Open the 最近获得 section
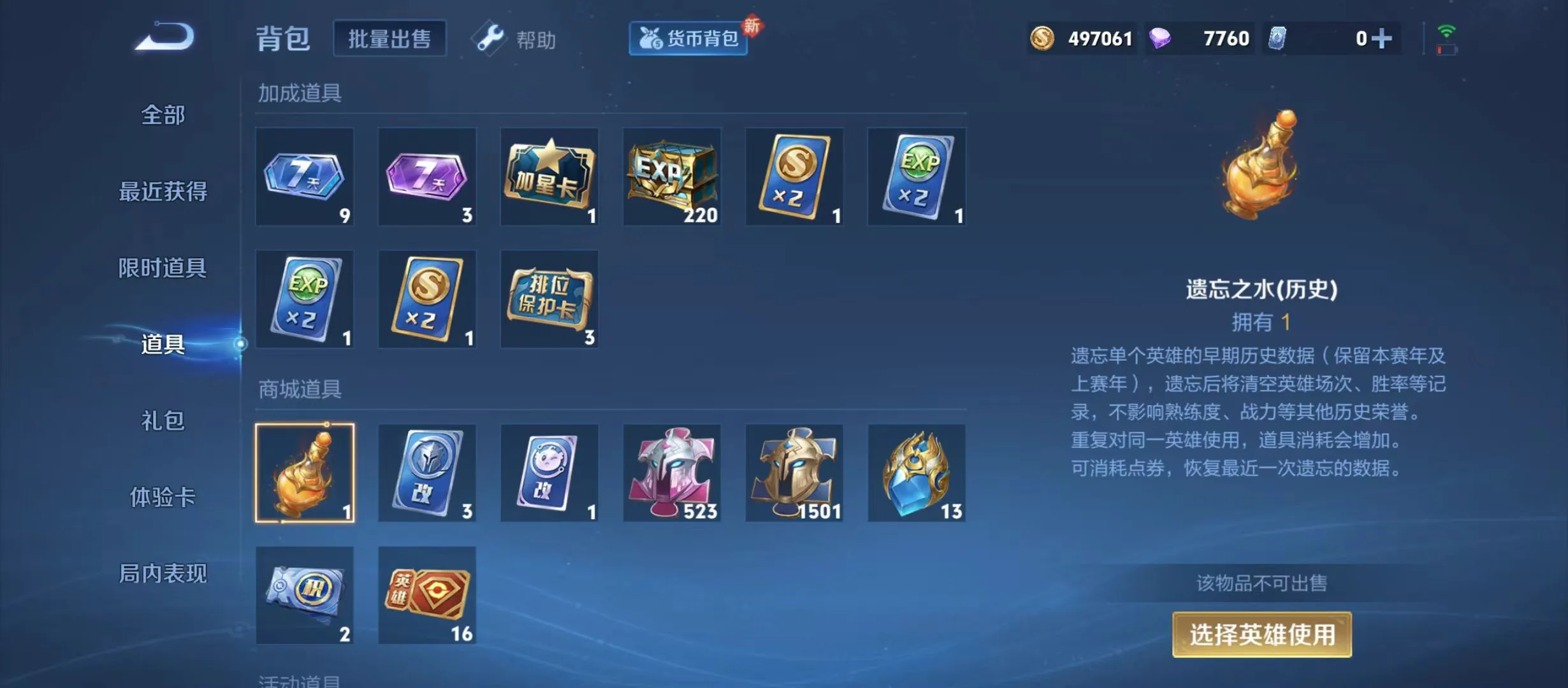 tap(162, 193)
